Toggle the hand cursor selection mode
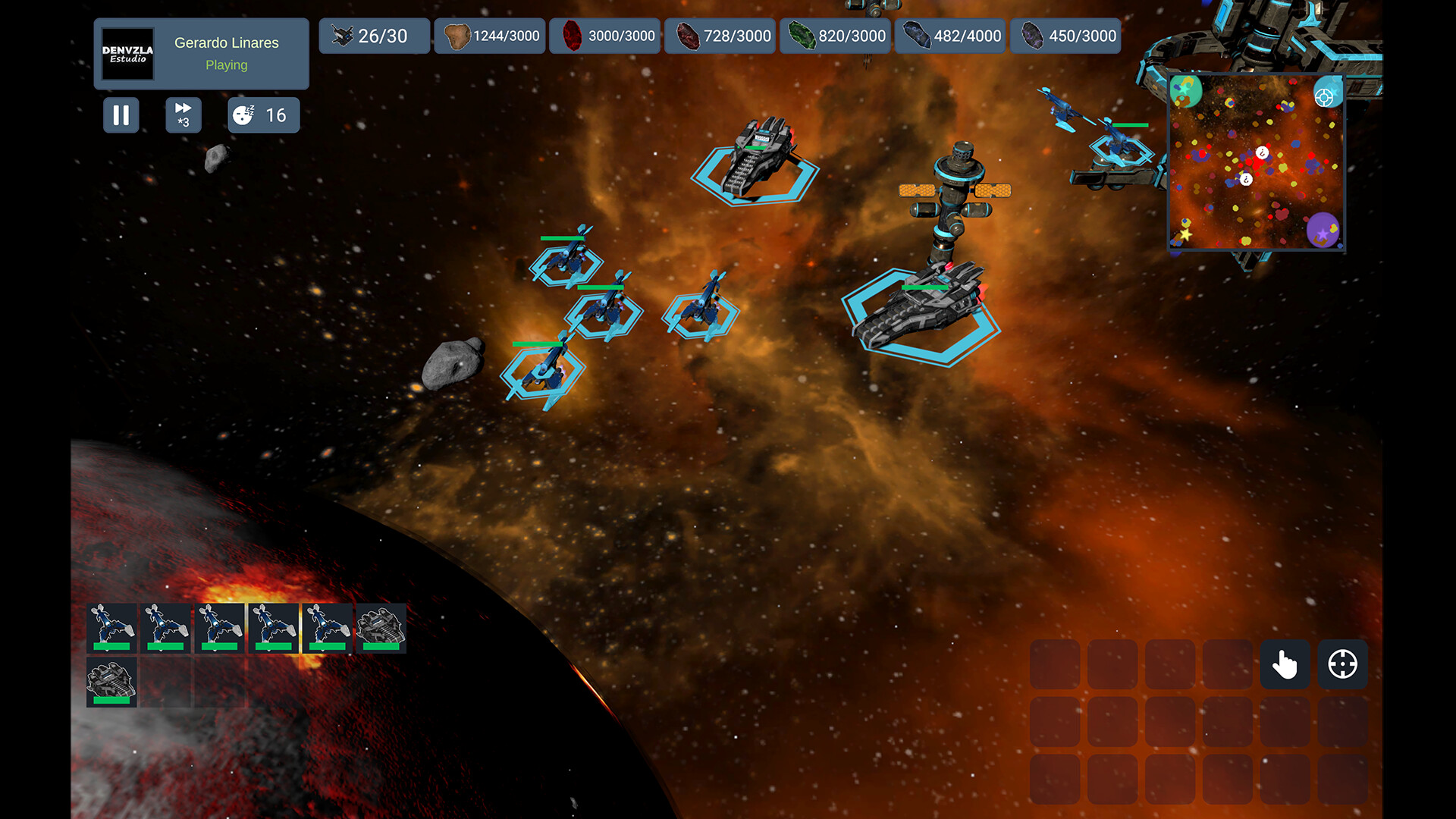Screen dimensions: 1456x819 [x=1285, y=664]
